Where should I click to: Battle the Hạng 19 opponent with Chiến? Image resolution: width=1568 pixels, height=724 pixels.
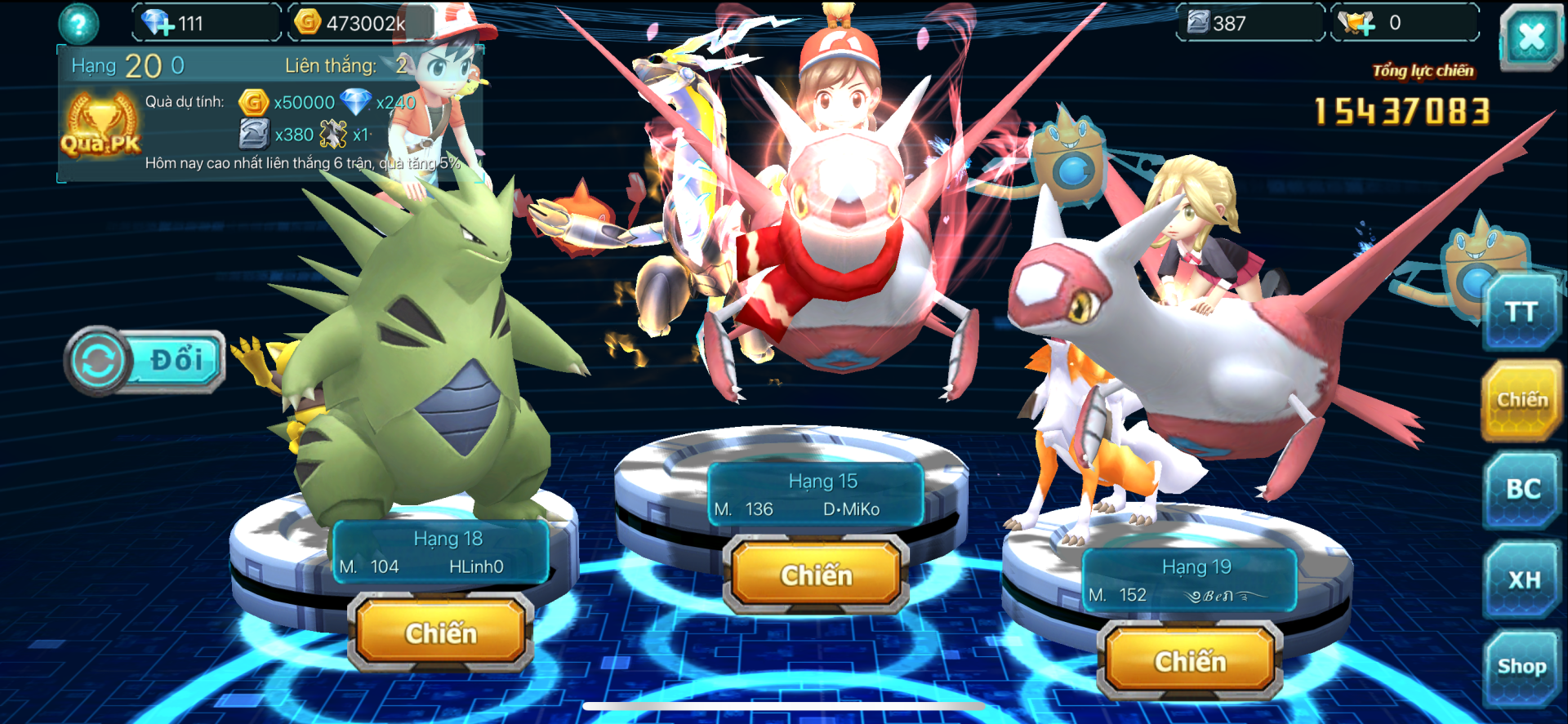[x=1190, y=660]
